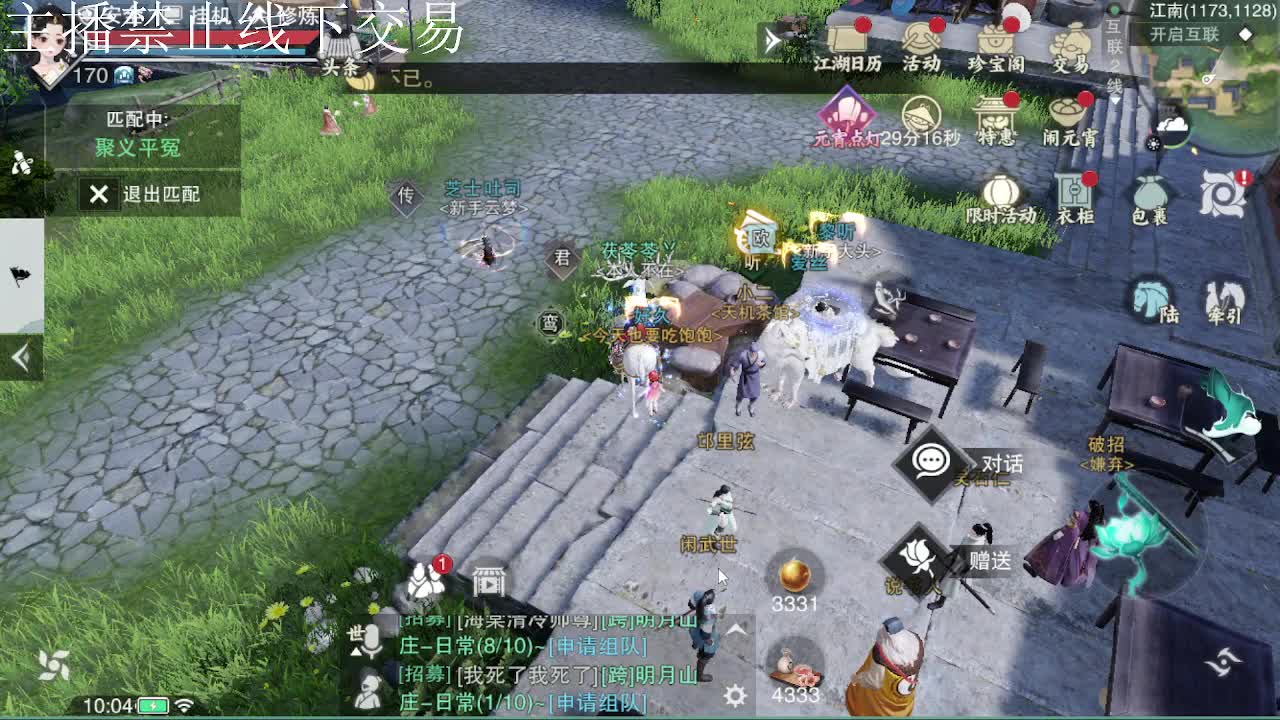Open the chat settings gear
Image resolution: width=1280 pixels, height=720 pixels.
pyautogui.click(x=735, y=693)
